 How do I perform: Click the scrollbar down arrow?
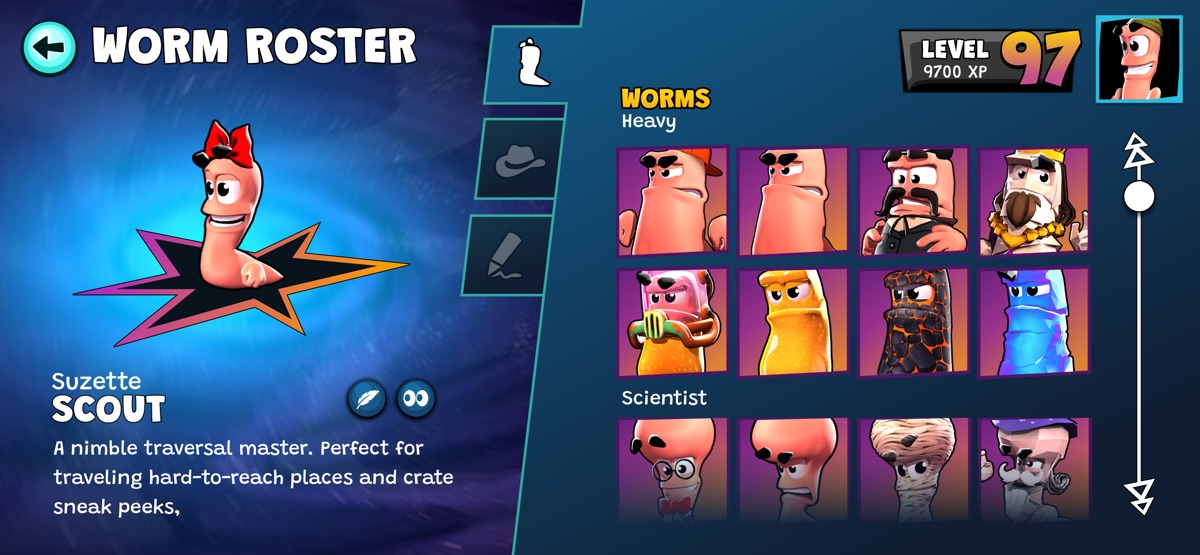click(x=1138, y=491)
